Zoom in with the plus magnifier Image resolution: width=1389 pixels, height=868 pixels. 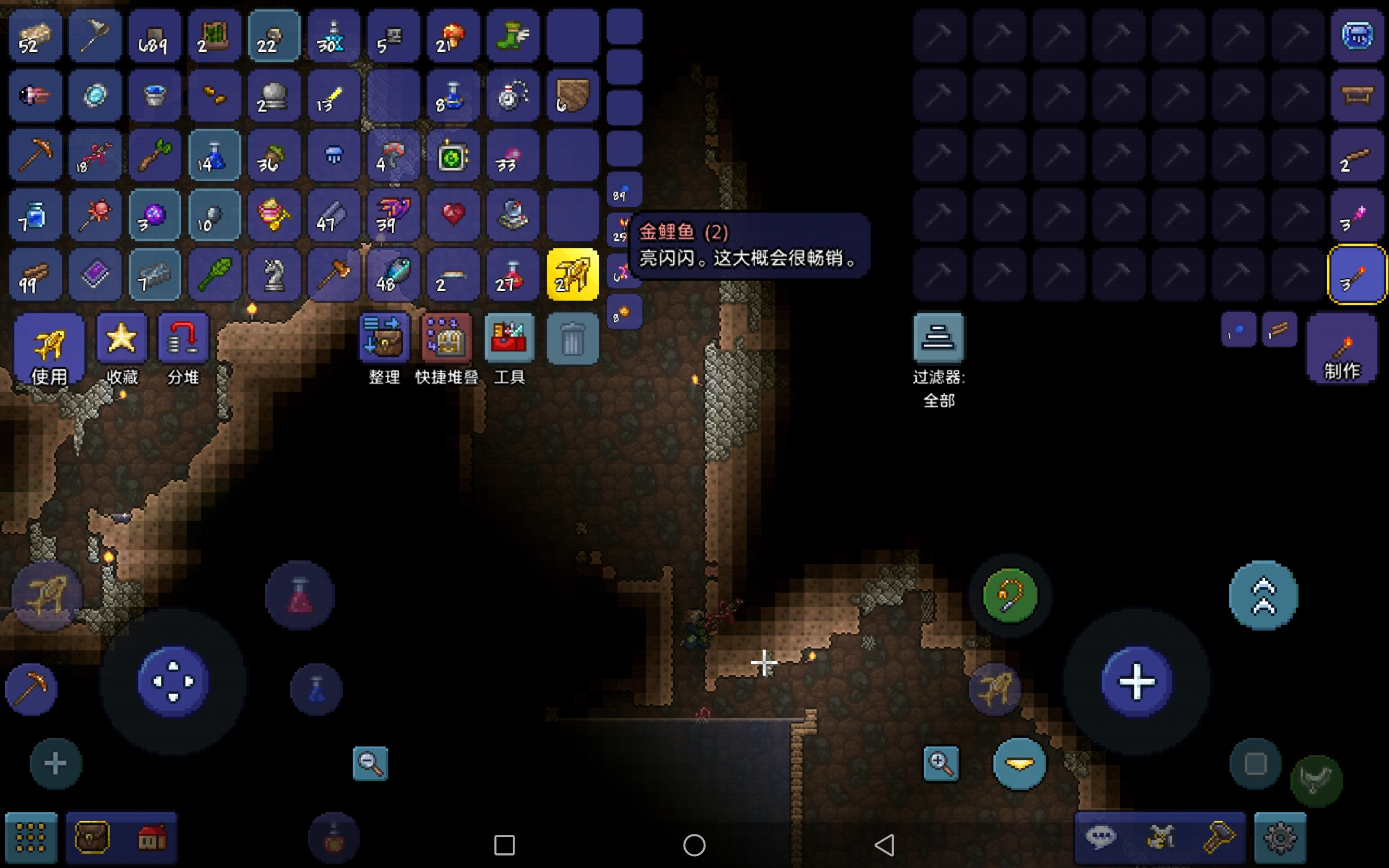point(941,763)
